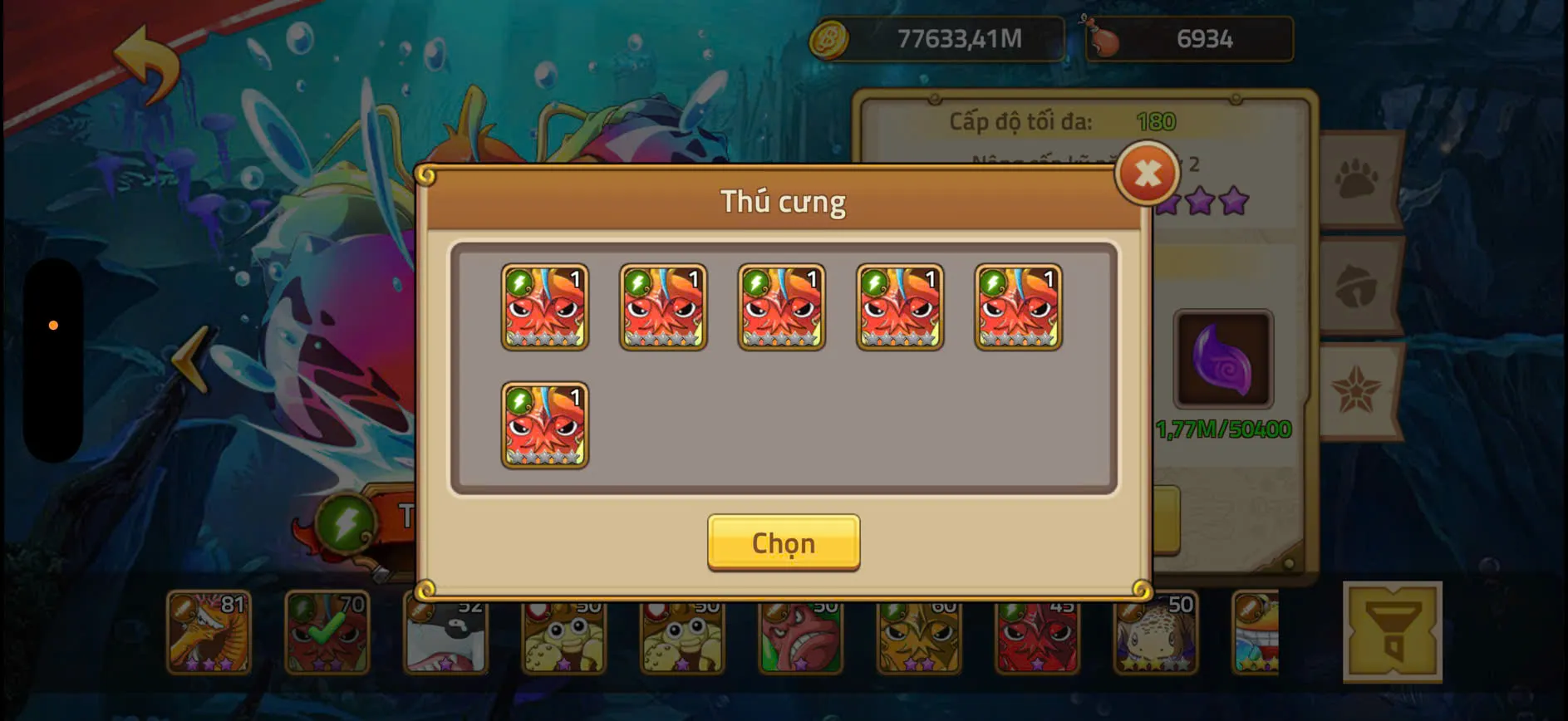Screen dimensions: 1568x721
Task: Tap the third purple skill star
Action: click(x=1235, y=202)
